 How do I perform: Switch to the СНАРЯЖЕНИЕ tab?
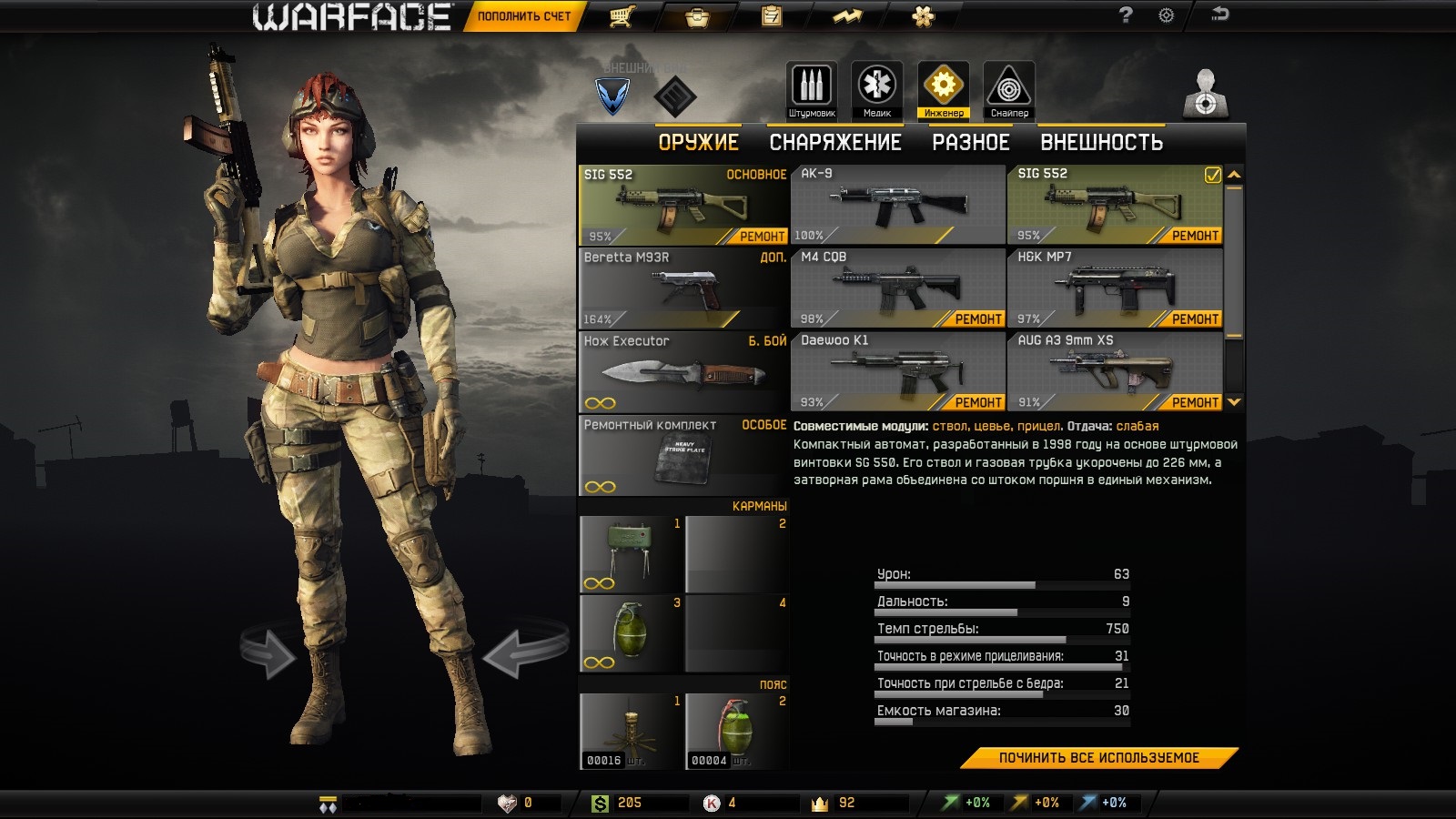834,143
